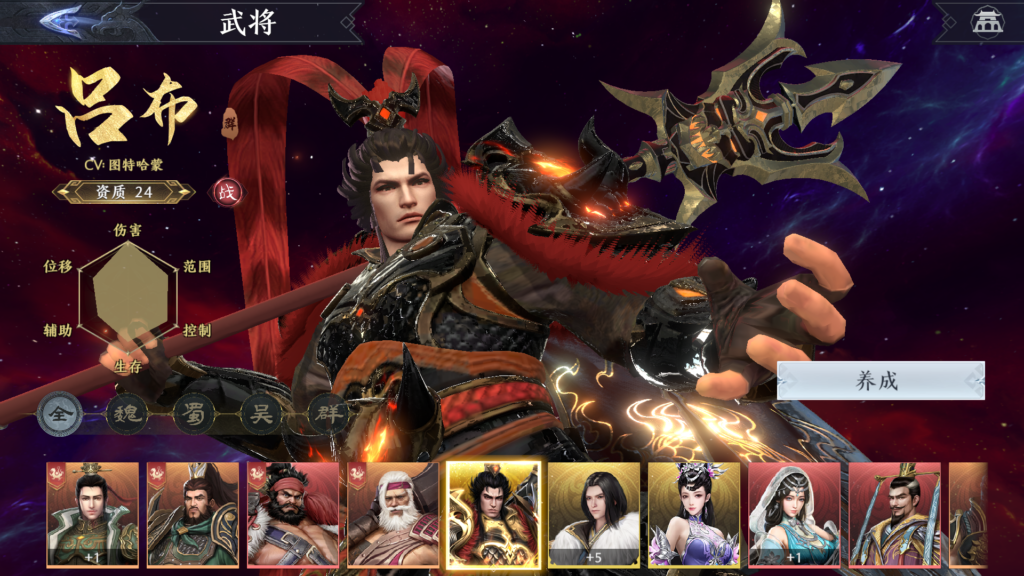Choose the twin-sword hero in yellow crown
1024x576 pixels.
pyautogui.click(x=894, y=514)
